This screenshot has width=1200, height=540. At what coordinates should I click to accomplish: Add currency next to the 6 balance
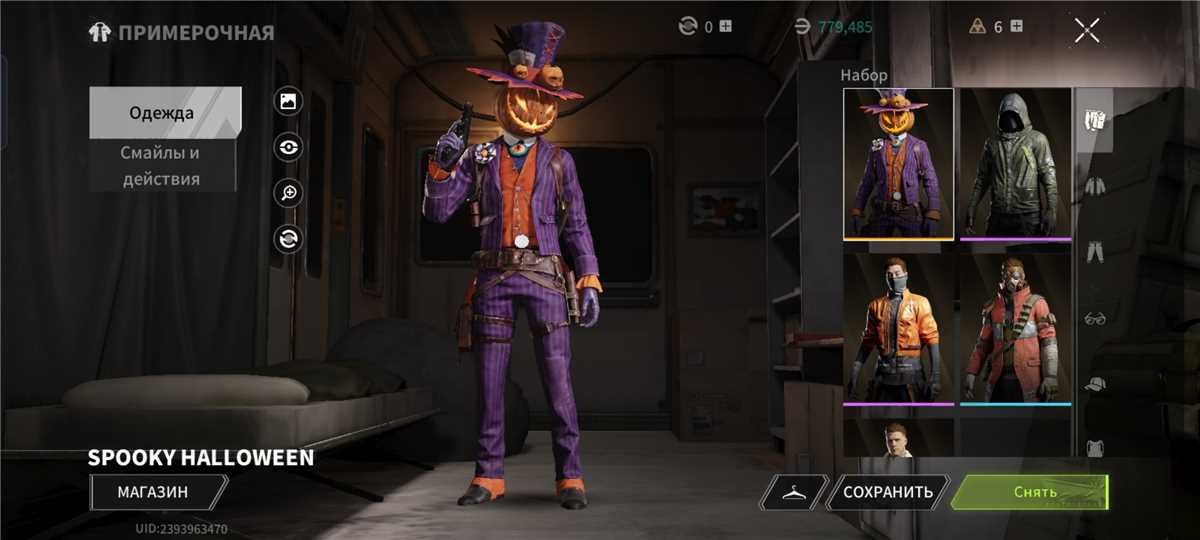[1017, 27]
